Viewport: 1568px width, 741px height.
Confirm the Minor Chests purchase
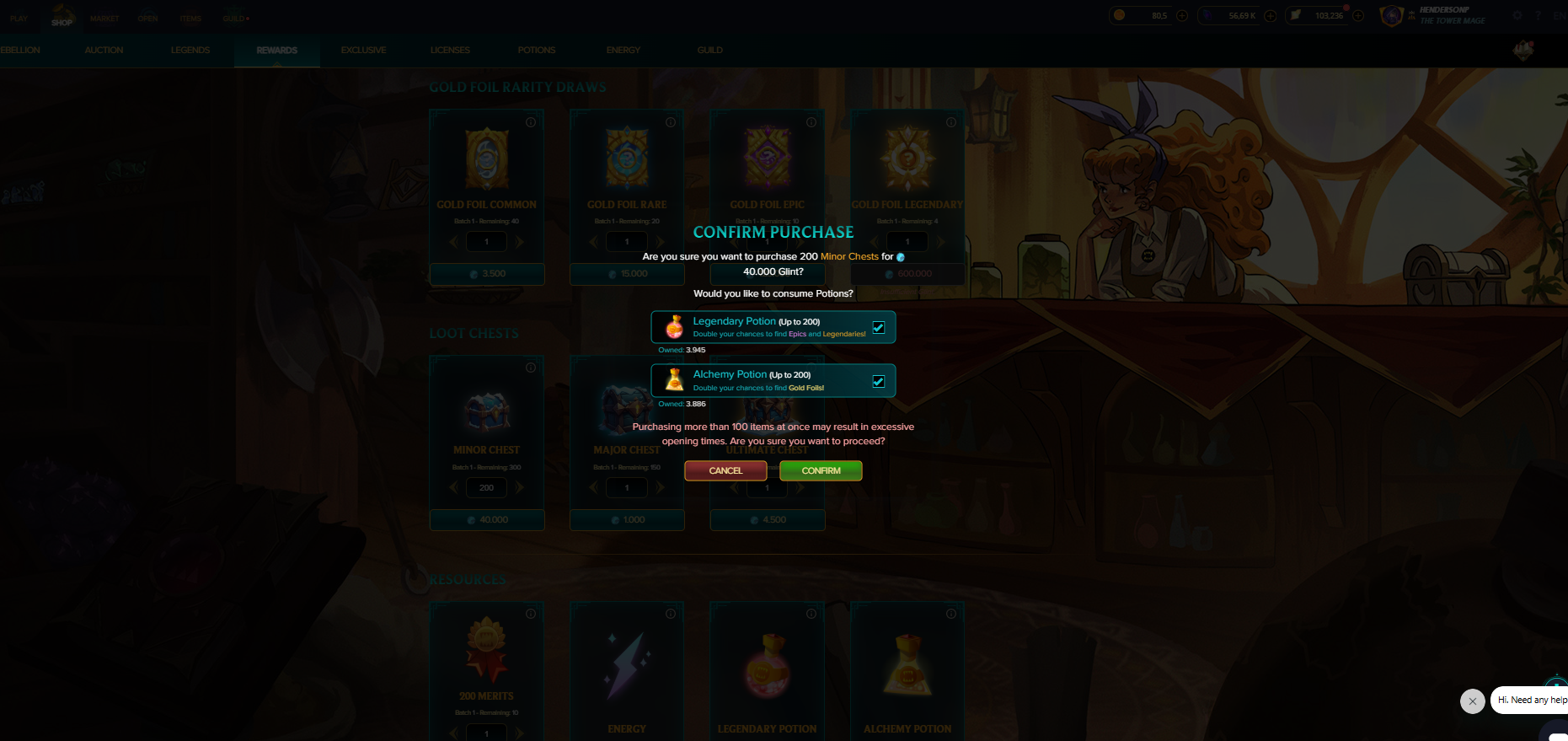pyautogui.click(x=821, y=470)
